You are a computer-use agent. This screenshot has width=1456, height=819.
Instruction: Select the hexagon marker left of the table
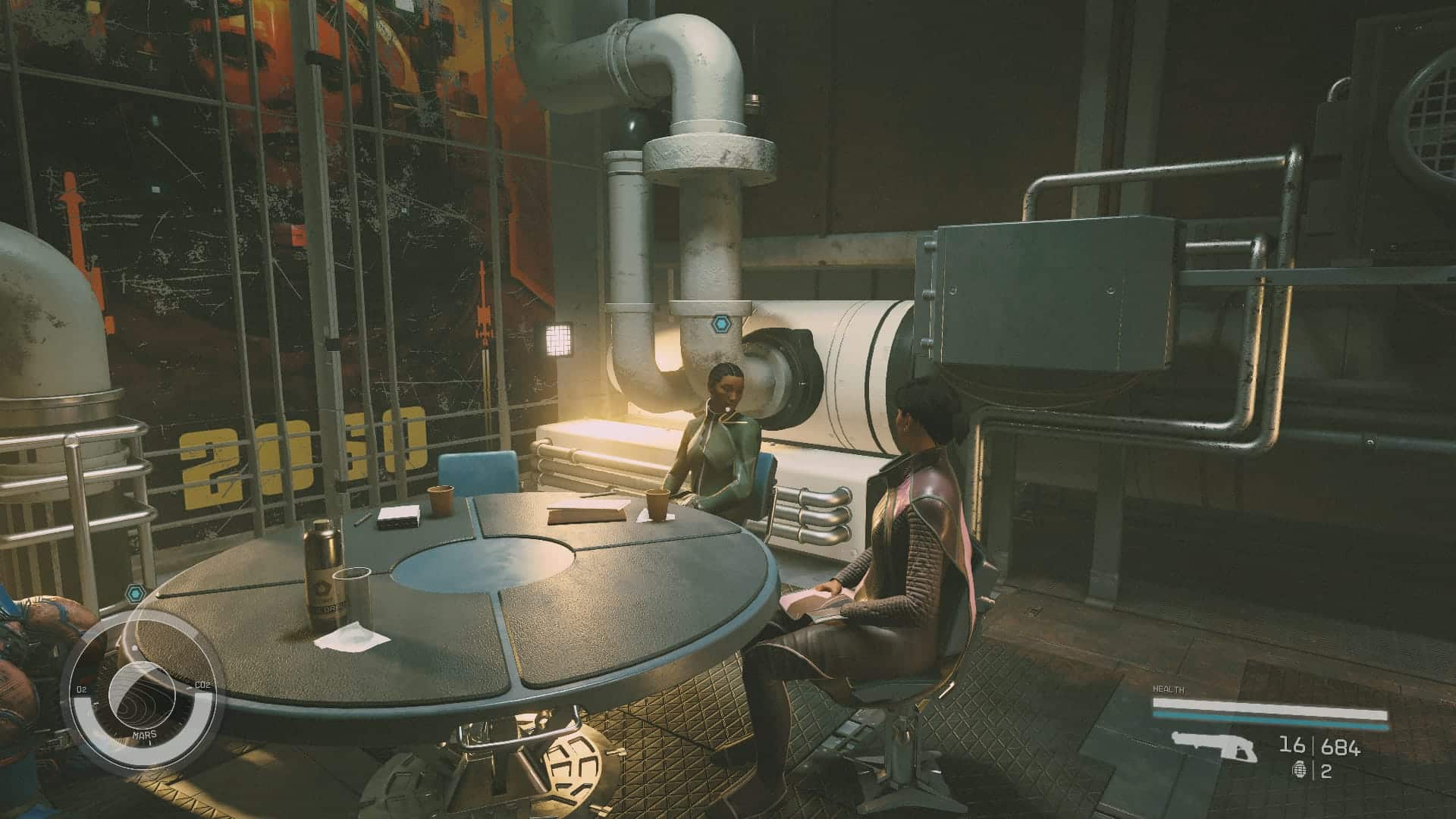136,592
